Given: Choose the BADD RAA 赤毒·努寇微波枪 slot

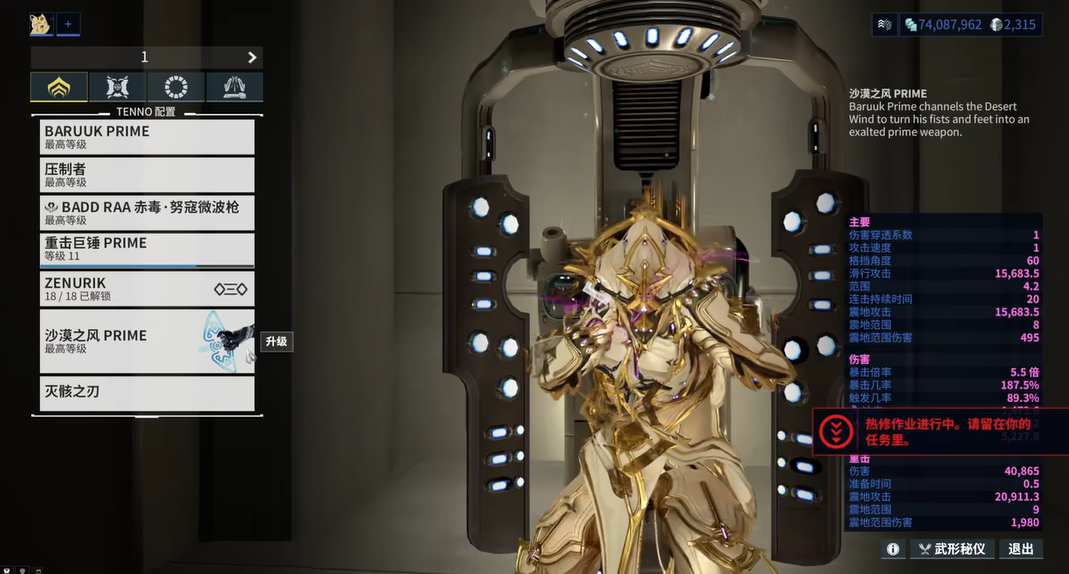Looking at the screenshot, I should [x=147, y=212].
